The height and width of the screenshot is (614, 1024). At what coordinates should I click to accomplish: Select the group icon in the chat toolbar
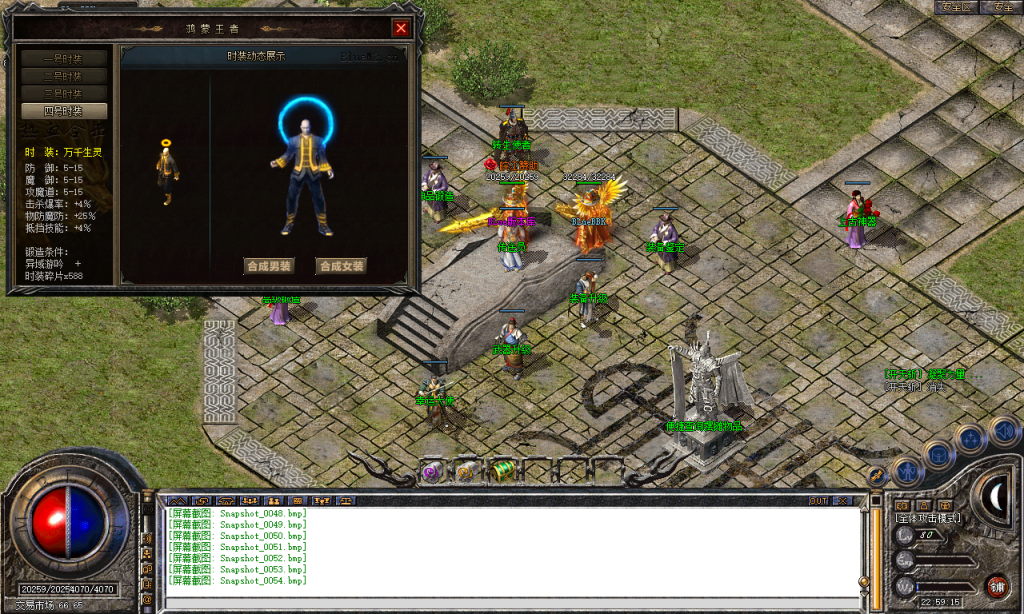click(248, 500)
